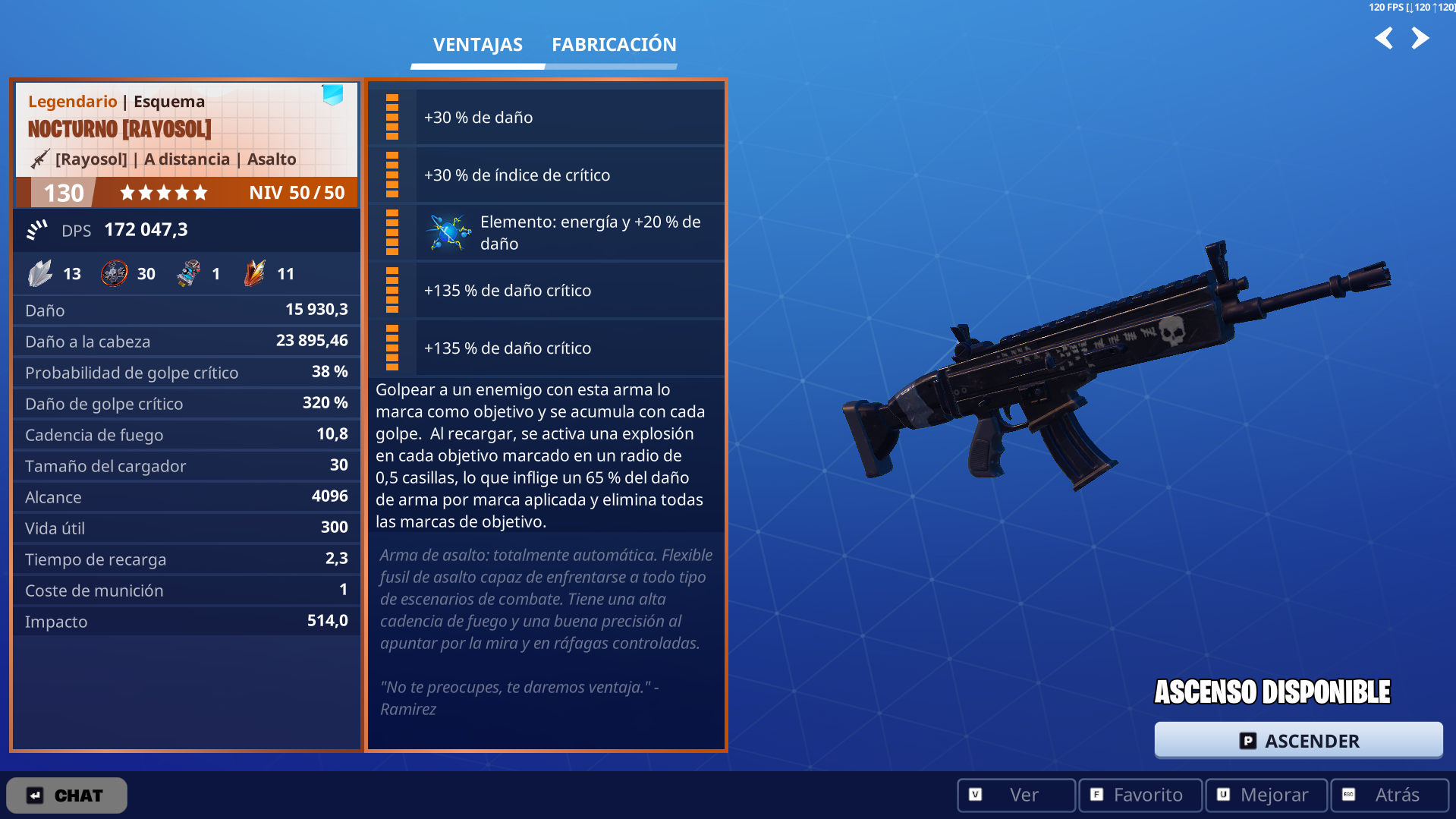Image resolution: width=1456 pixels, height=819 pixels.
Task: Click the energy element icon on the perk
Action: (448, 232)
